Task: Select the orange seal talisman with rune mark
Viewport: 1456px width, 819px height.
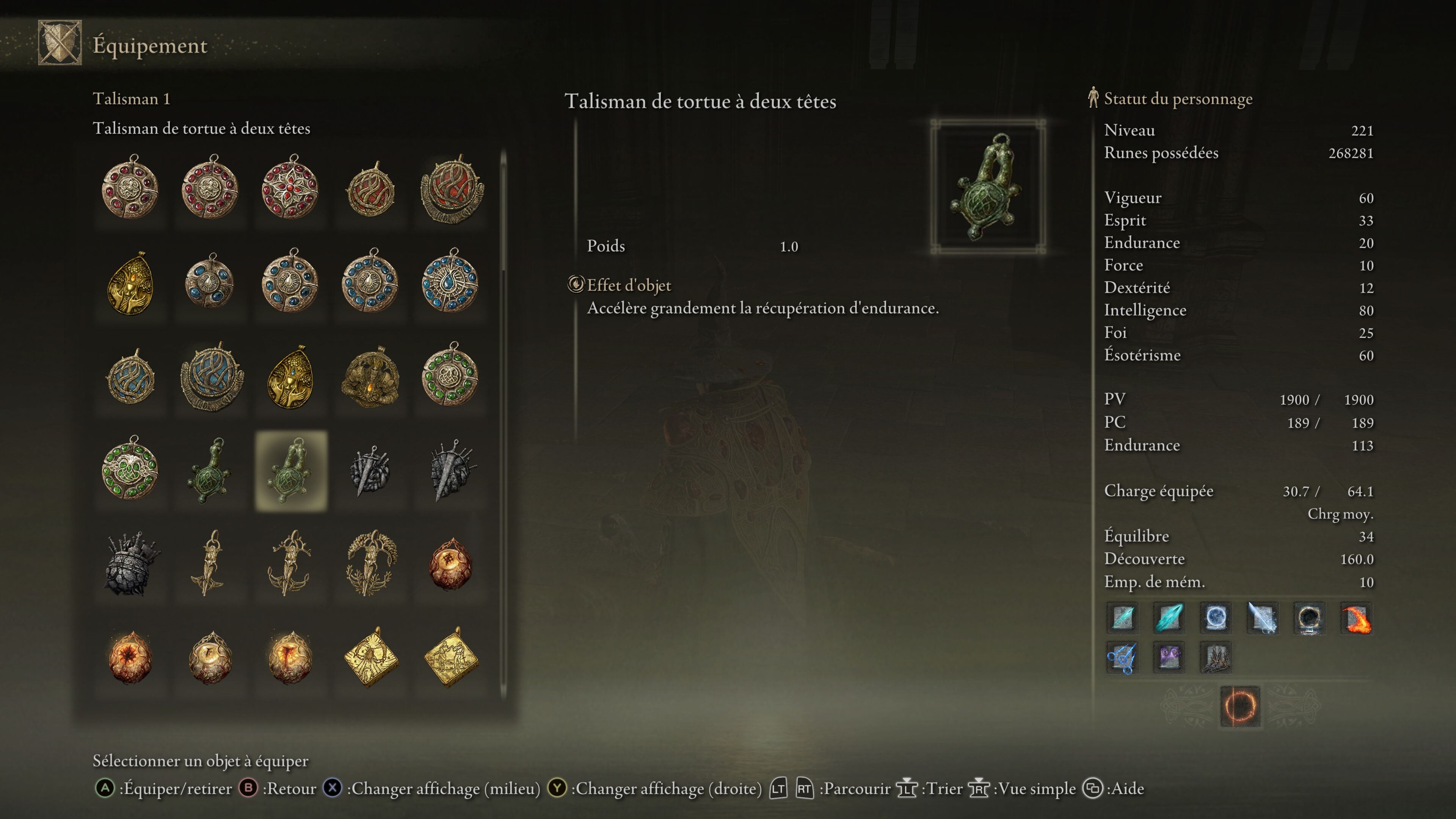Action: tap(450, 563)
